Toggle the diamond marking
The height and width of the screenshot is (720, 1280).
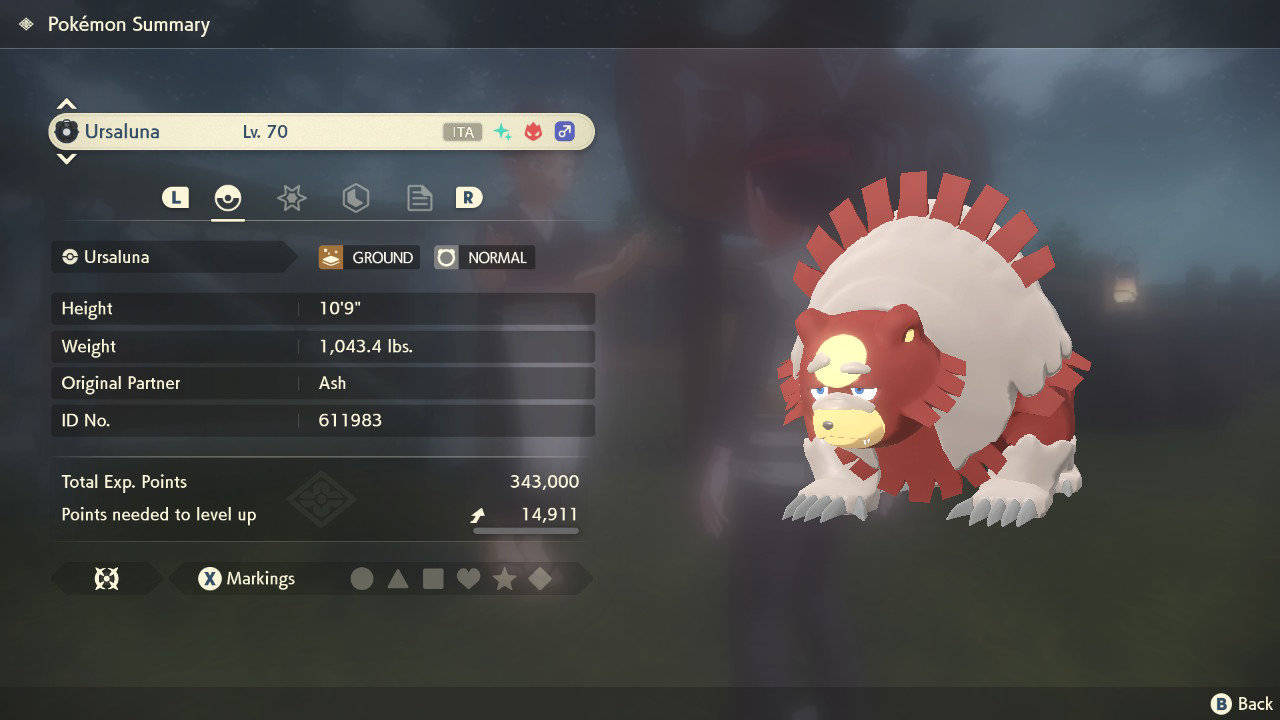point(540,579)
